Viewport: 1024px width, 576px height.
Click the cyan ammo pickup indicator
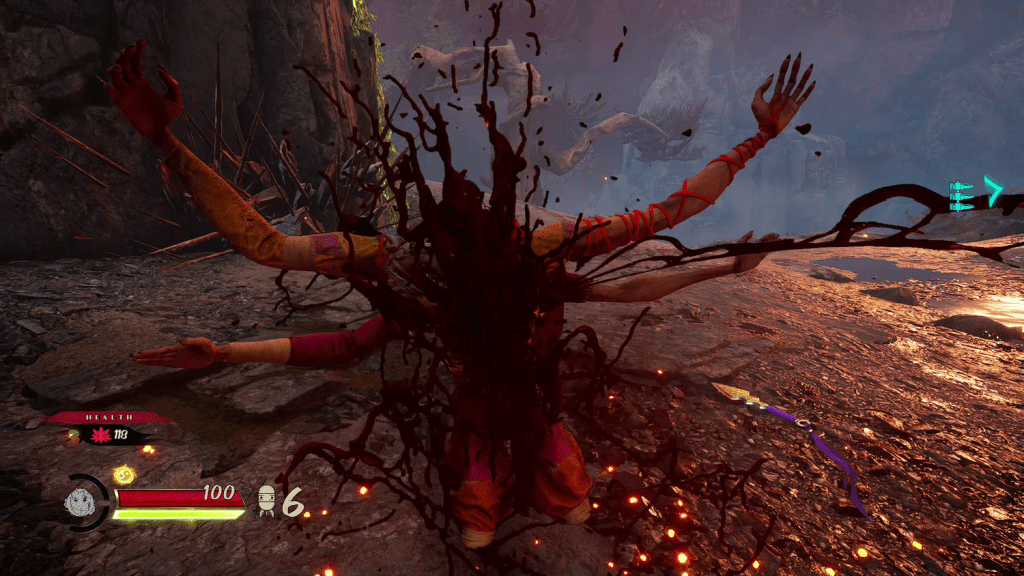click(x=975, y=194)
